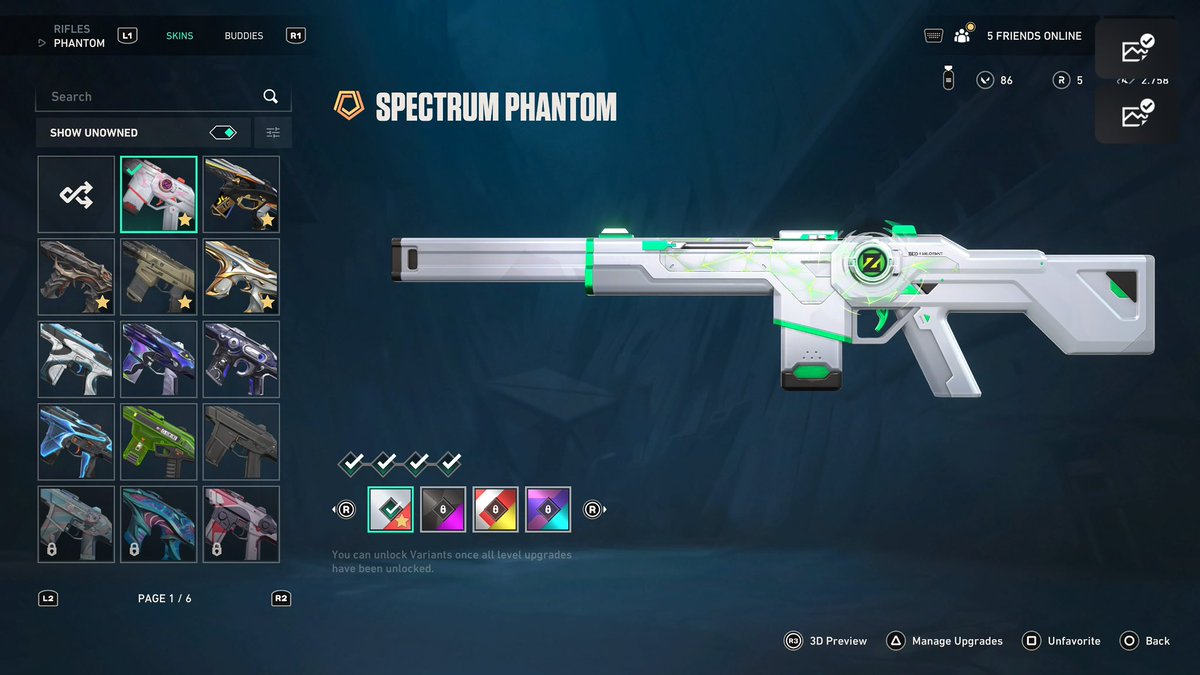
Task: Switch to the Skins tab
Action: coord(180,36)
